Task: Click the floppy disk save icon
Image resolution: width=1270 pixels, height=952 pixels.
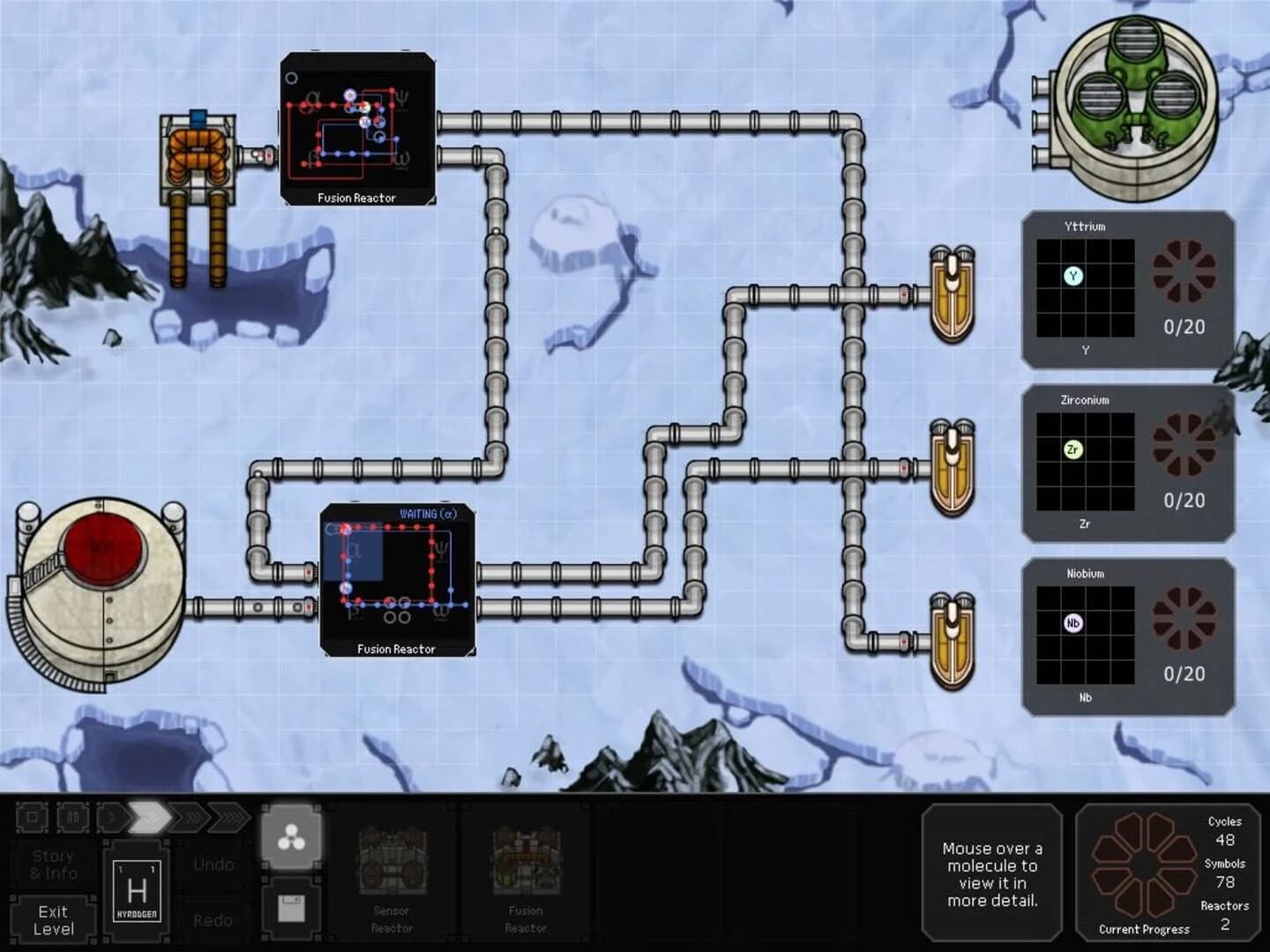Action: 291,909
